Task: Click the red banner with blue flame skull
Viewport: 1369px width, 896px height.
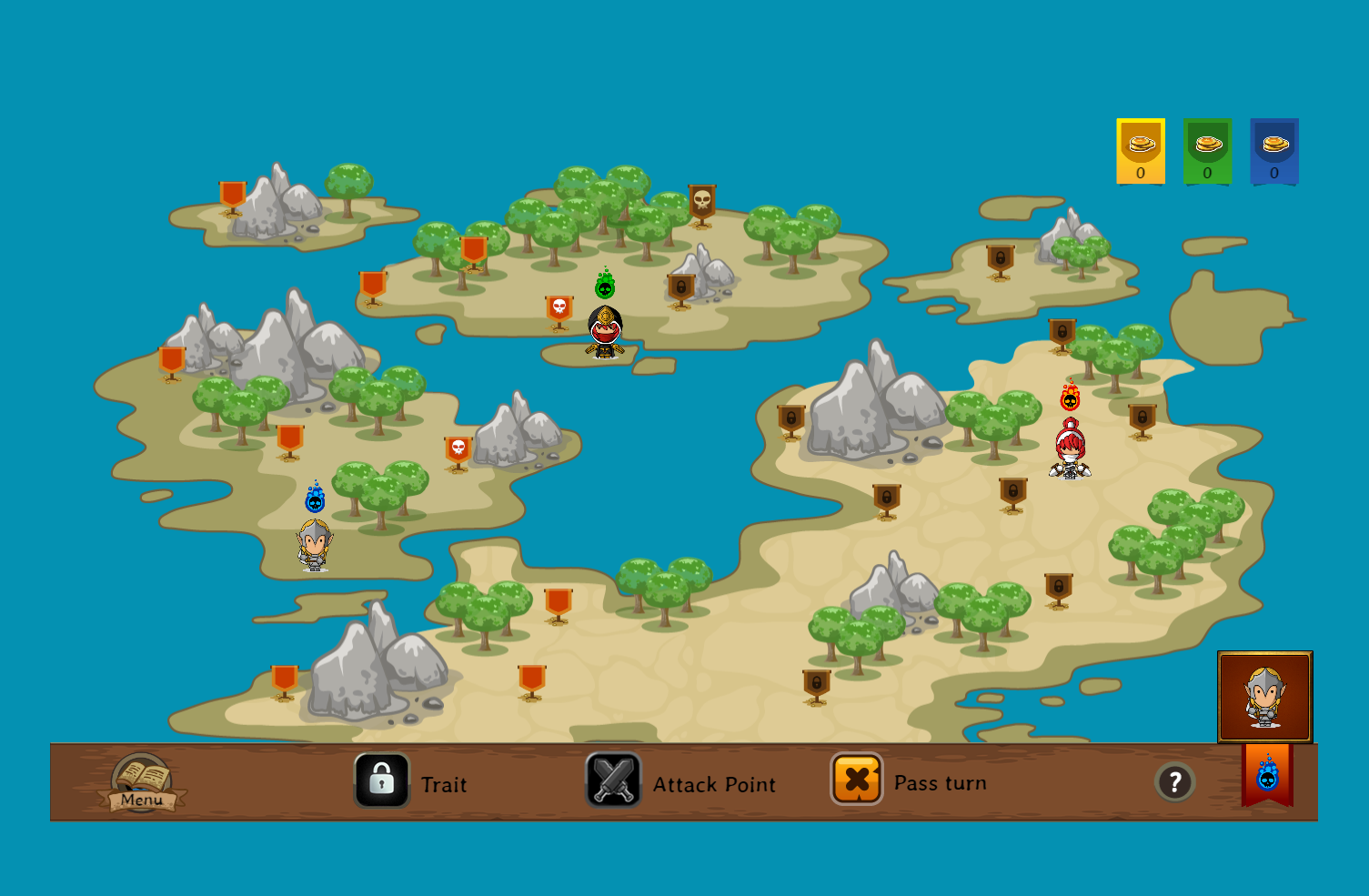Action: [1267, 776]
